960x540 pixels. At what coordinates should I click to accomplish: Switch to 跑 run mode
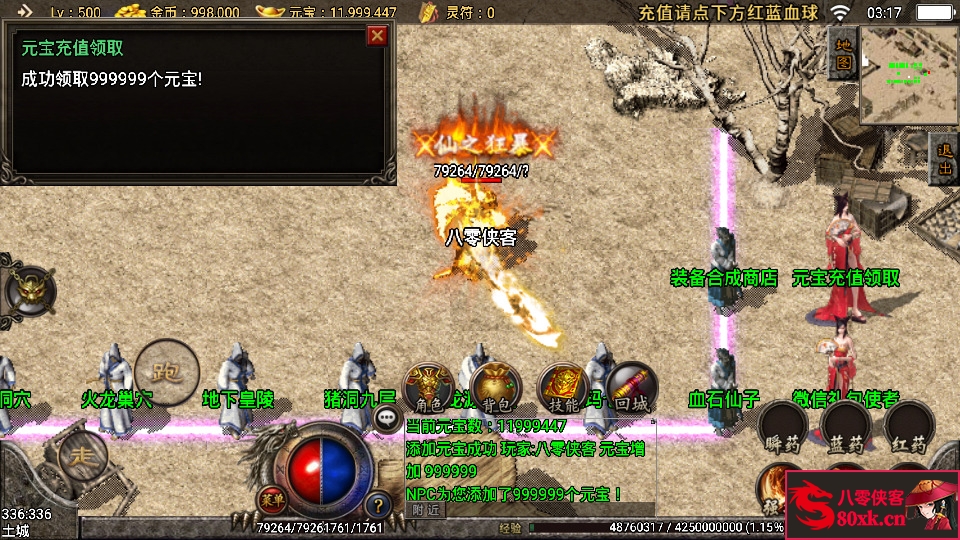pyautogui.click(x=166, y=370)
